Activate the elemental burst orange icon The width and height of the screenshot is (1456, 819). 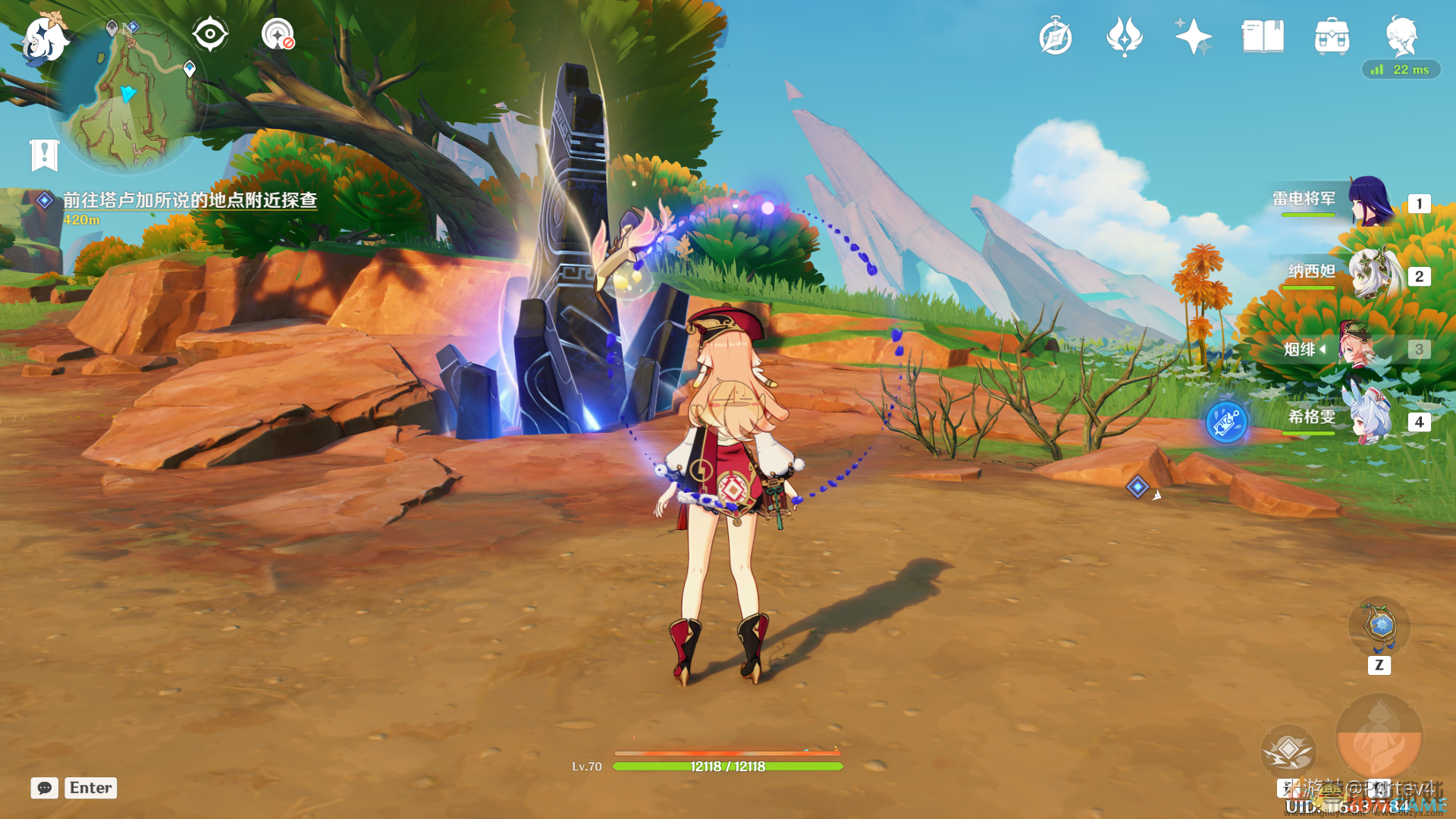click(x=1379, y=737)
